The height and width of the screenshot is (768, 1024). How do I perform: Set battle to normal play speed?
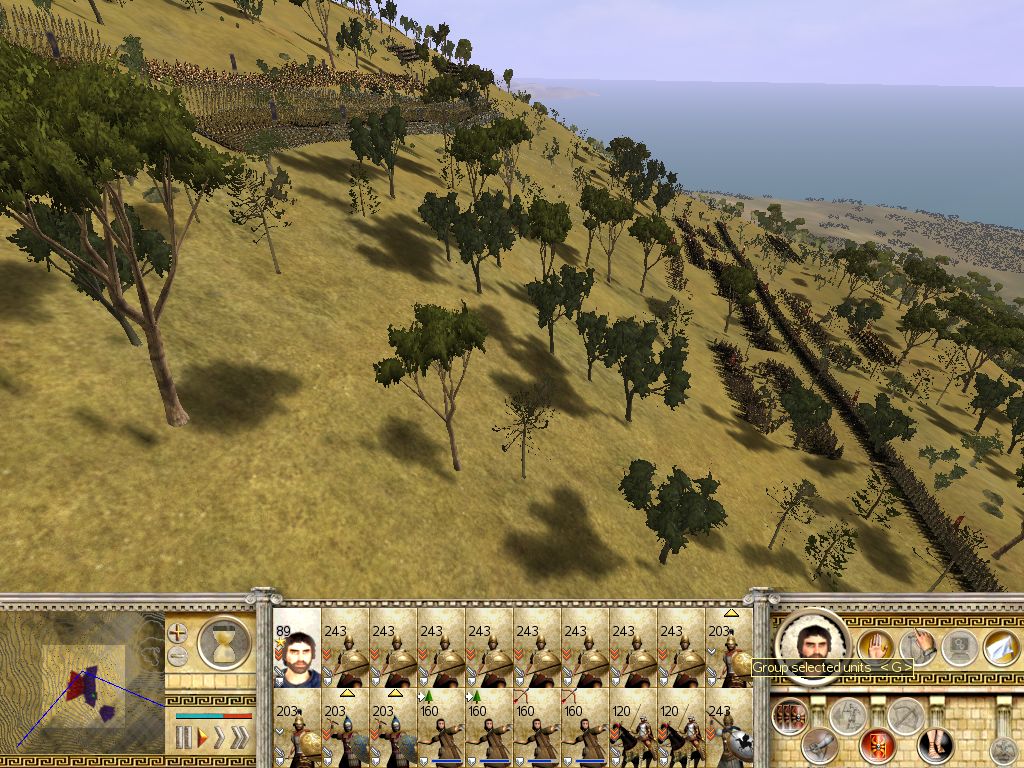click(201, 738)
